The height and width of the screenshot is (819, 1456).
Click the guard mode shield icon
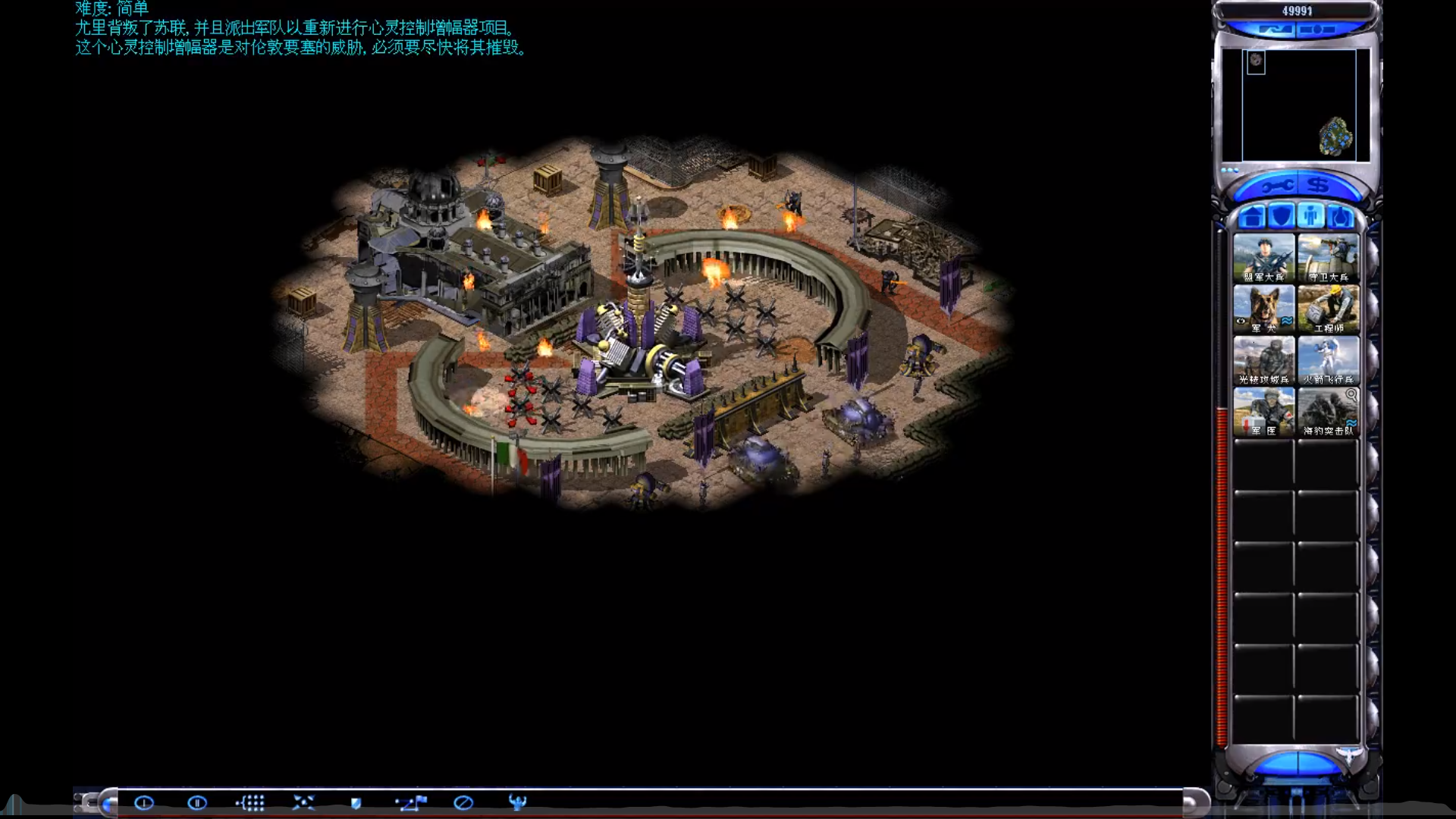pyautogui.click(x=355, y=804)
